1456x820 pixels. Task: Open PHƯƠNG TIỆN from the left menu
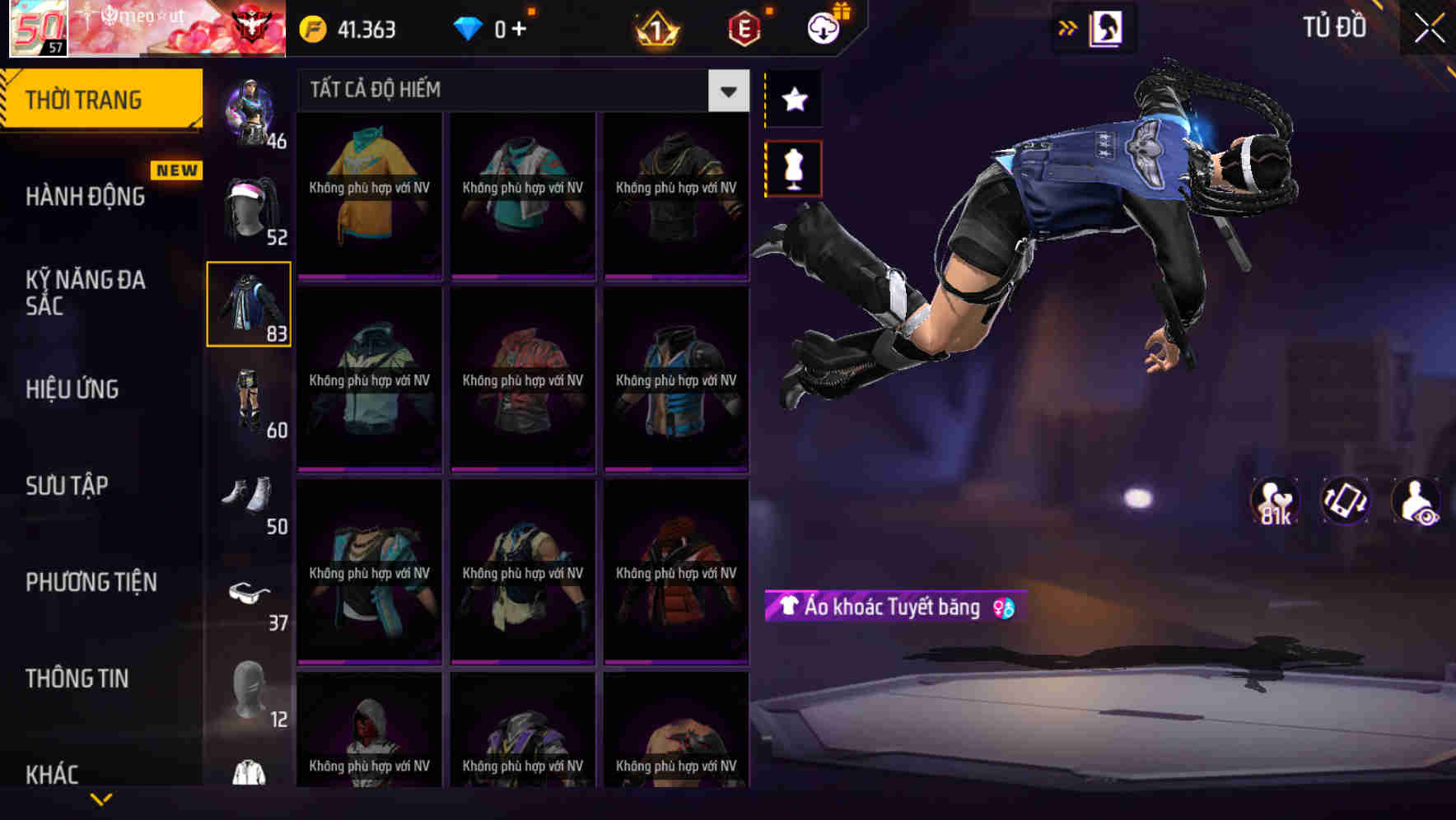tap(91, 583)
